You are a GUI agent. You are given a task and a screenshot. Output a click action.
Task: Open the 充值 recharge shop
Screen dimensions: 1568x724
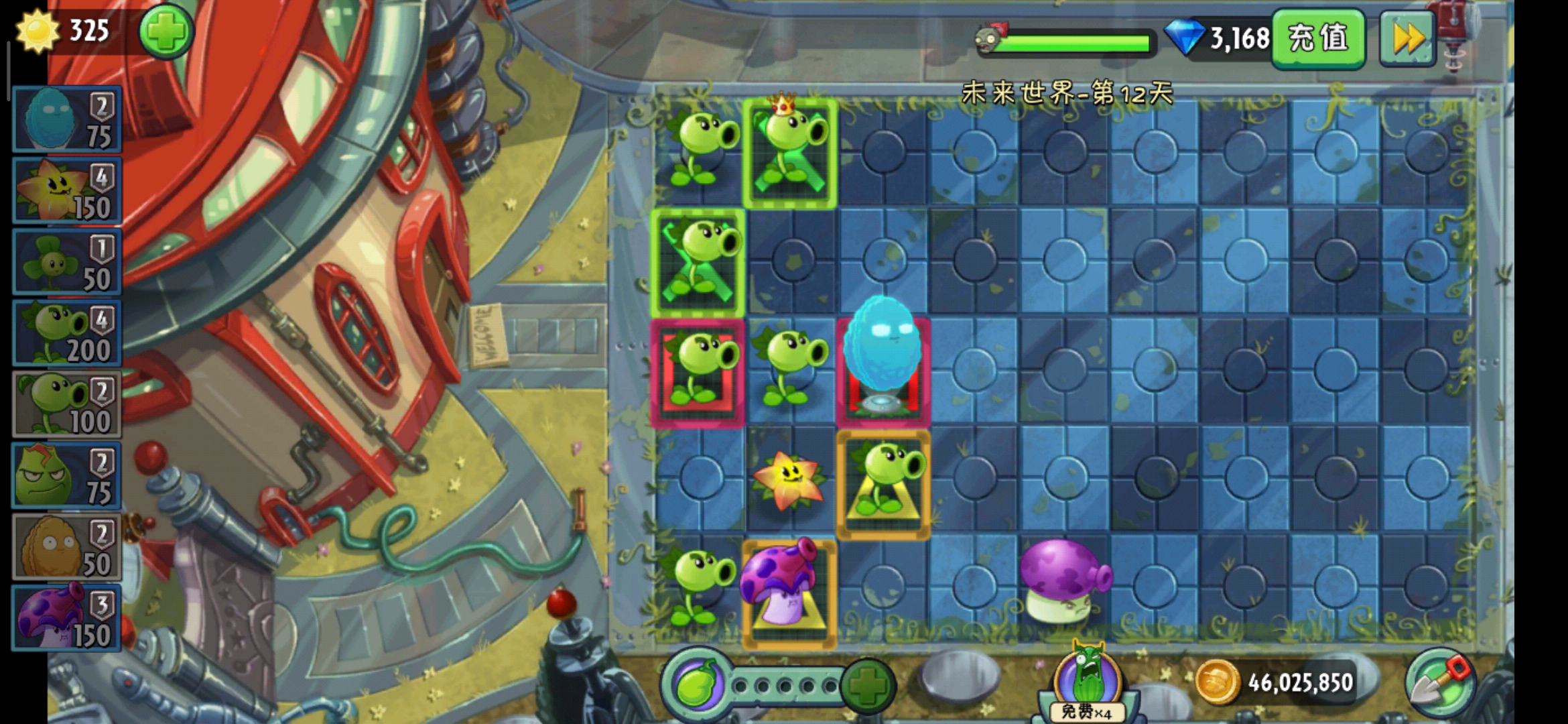click(x=1318, y=38)
